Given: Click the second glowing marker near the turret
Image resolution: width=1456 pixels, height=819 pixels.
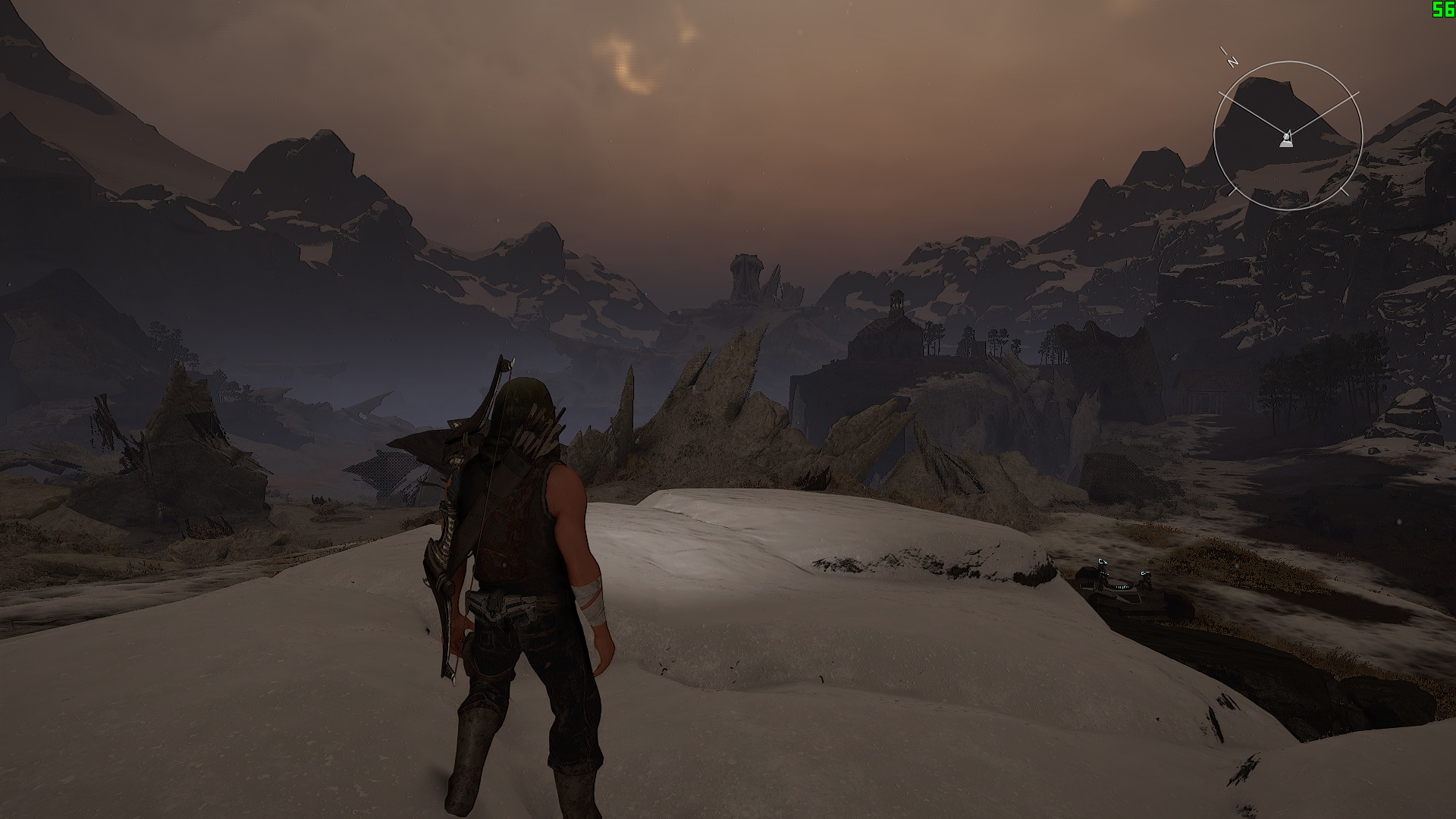Looking at the screenshot, I should tap(1145, 573).
